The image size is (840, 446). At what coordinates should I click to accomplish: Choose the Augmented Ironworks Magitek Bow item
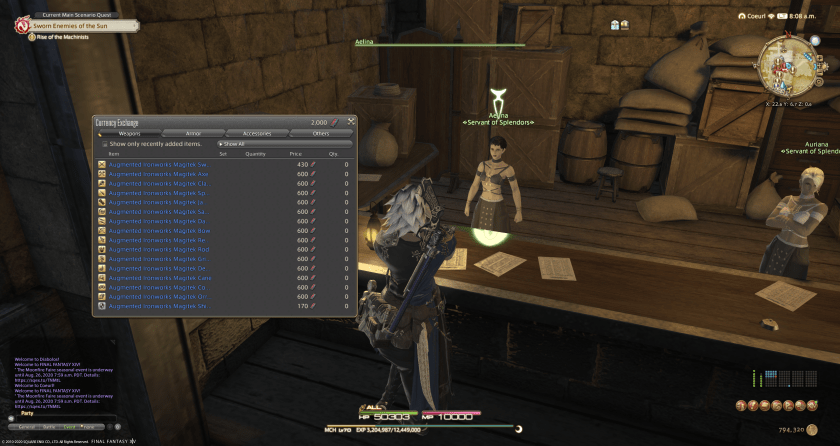coord(158,231)
